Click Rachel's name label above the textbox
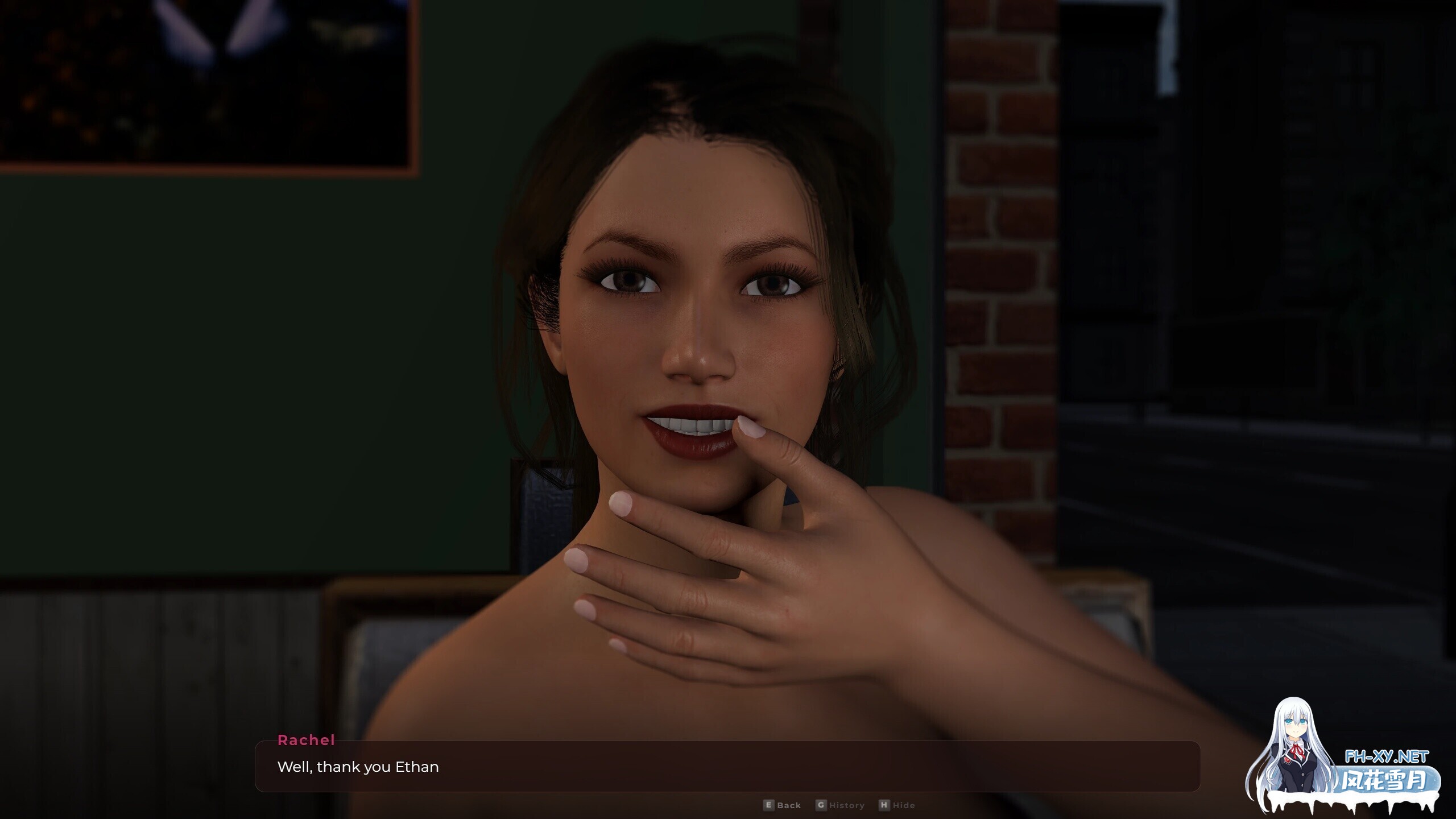Screen dimensions: 1456x819 pyautogui.click(x=306, y=741)
